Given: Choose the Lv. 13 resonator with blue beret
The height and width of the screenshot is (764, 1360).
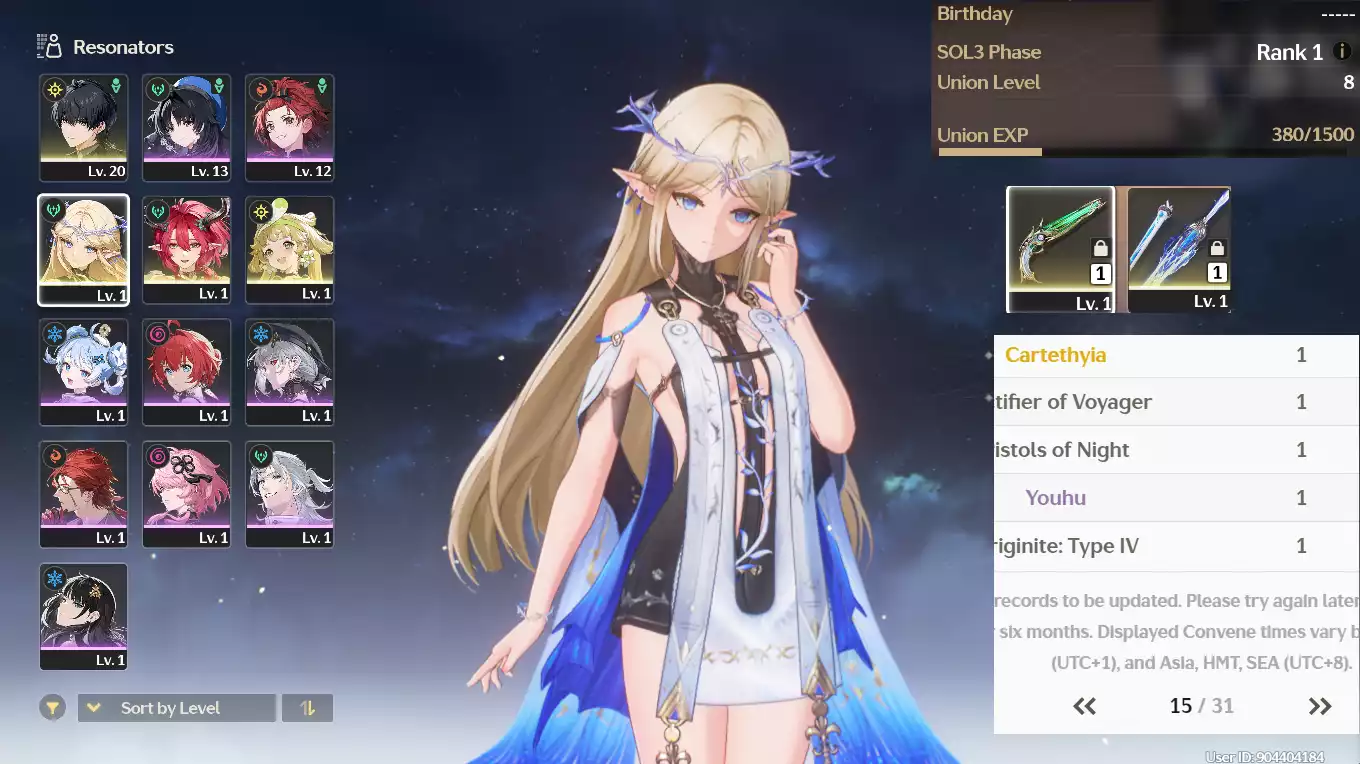Looking at the screenshot, I should tap(187, 127).
